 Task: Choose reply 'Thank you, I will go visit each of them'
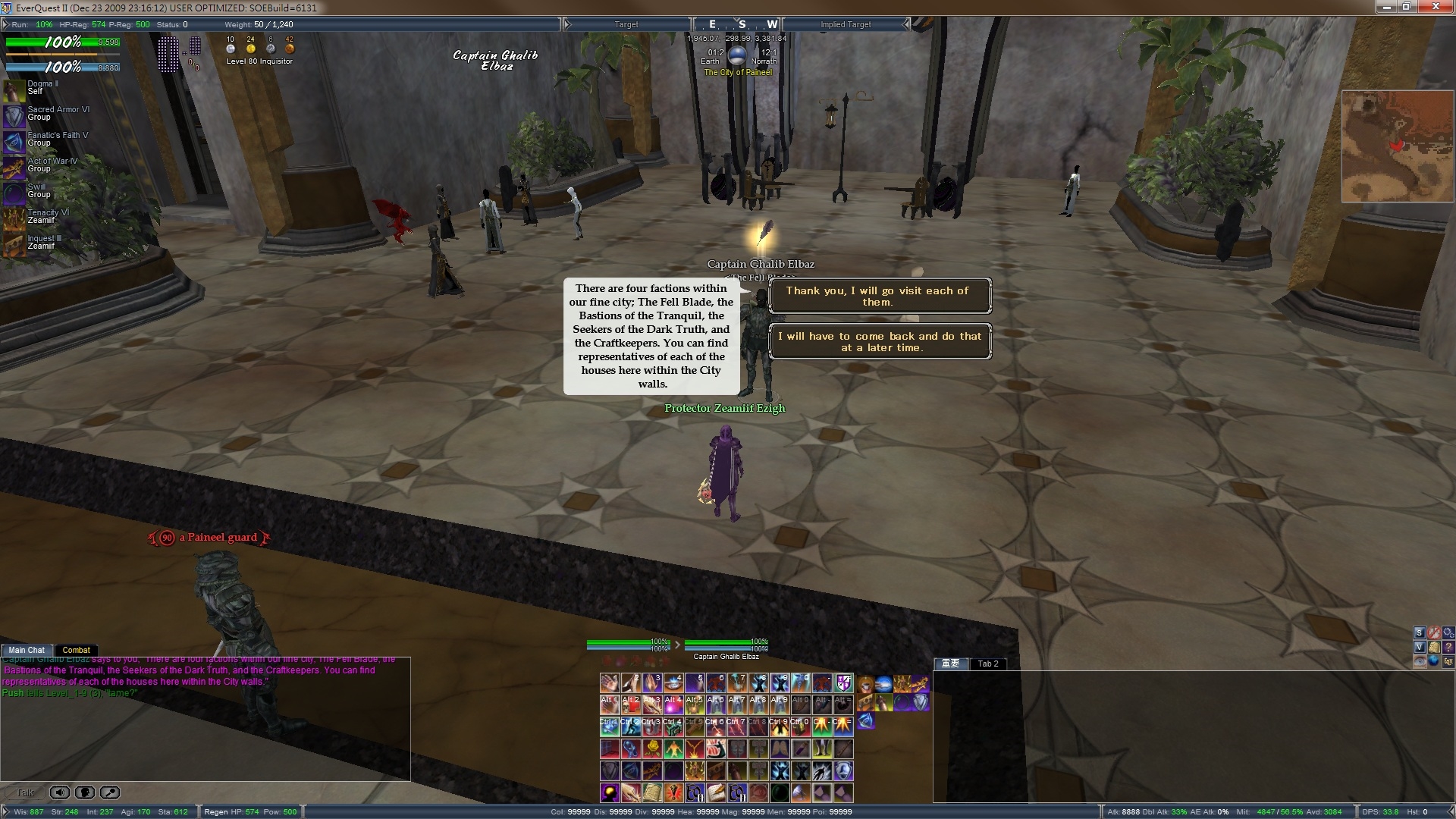click(x=879, y=297)
